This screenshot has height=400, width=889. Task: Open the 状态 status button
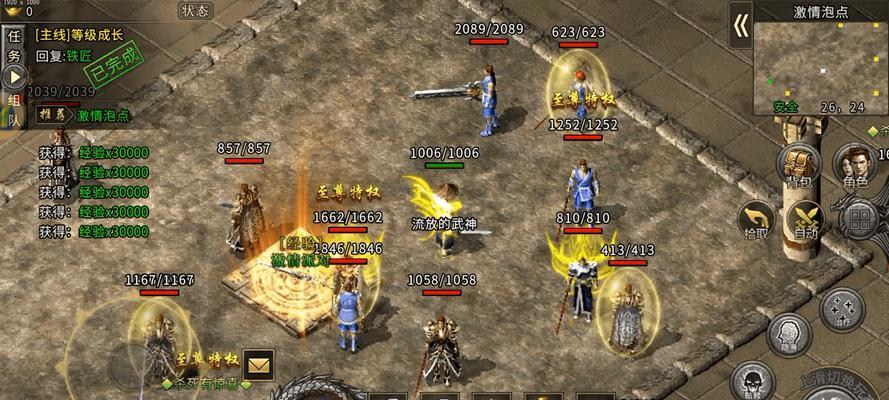(x=195, y=11)
